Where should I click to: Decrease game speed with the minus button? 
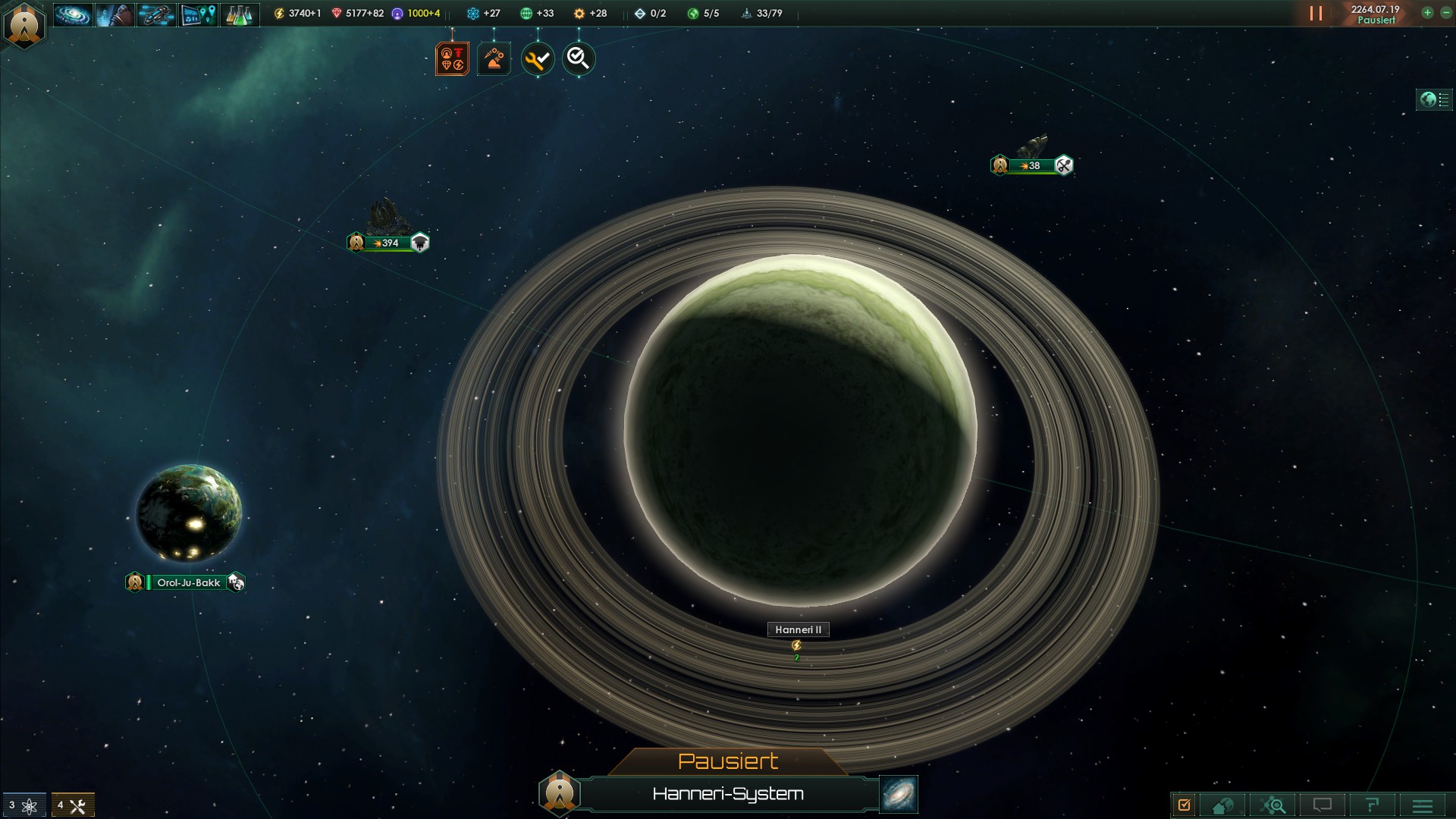(x=1445, y=13)
